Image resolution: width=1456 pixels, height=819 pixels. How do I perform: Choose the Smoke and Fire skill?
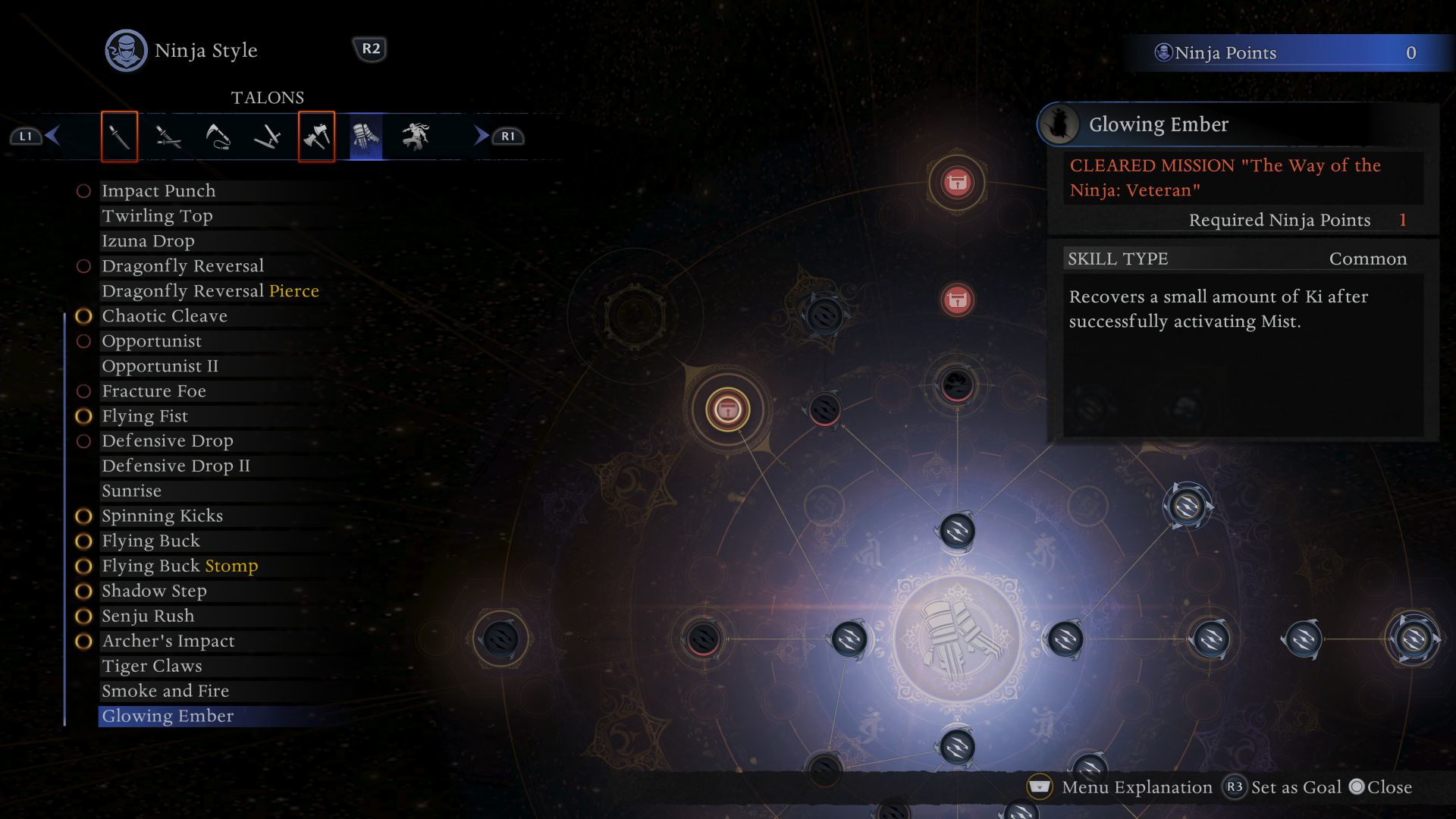pos(165,692)
